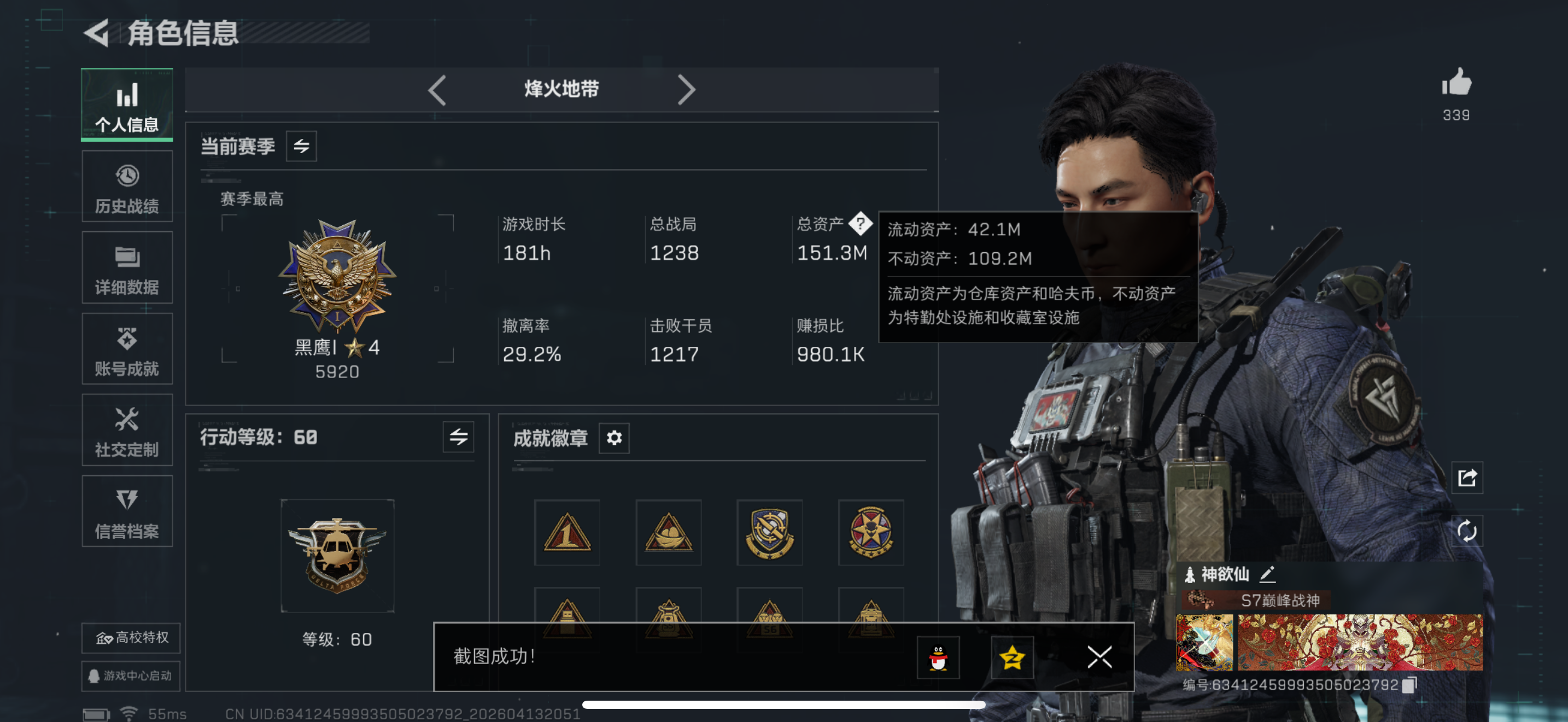
Task: Open the 历史战绩 panel in sidebar
Action: click(127, 185)
